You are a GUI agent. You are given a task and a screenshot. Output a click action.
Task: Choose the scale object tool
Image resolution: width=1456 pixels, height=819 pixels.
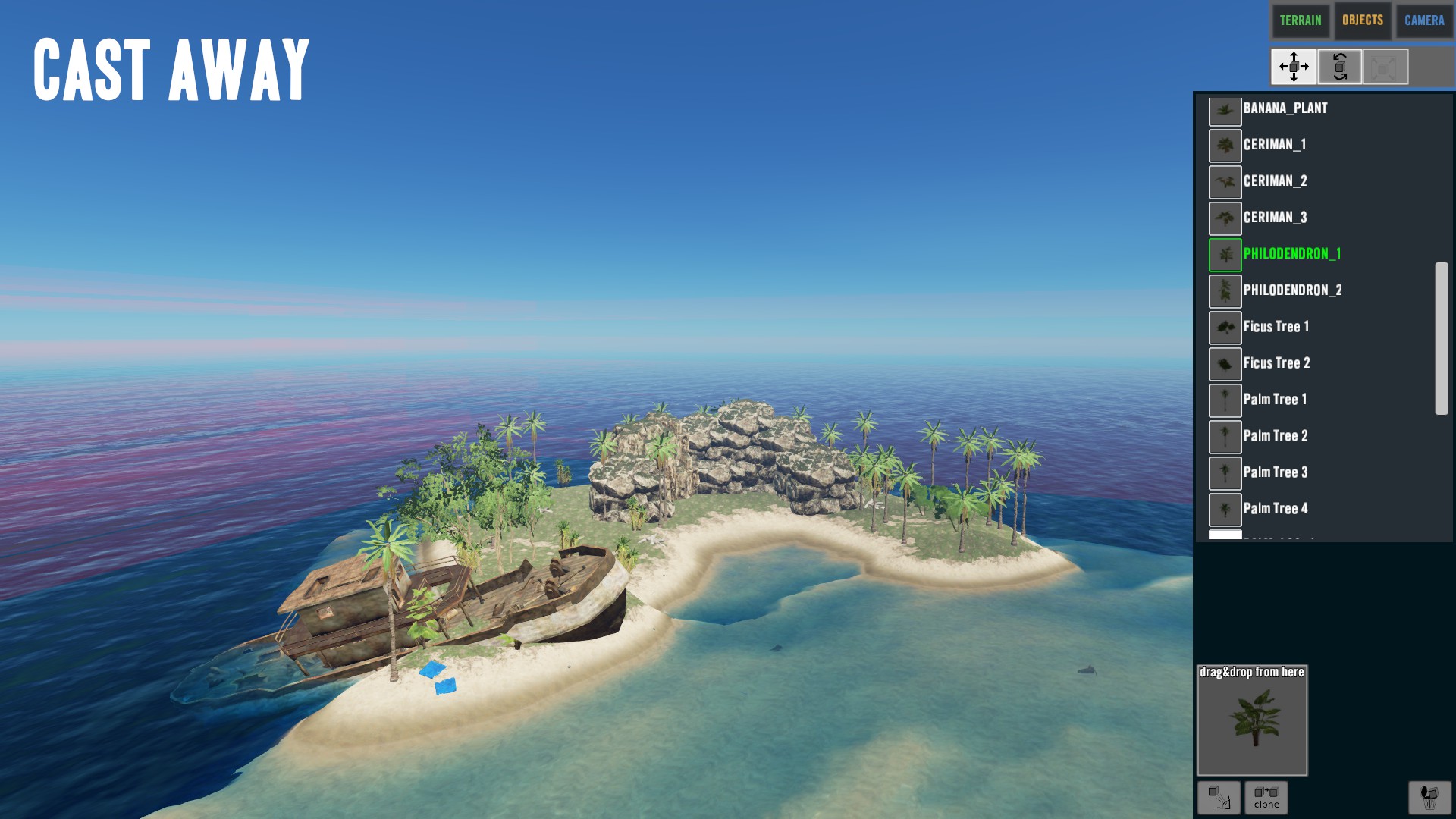click(1385, 67)
